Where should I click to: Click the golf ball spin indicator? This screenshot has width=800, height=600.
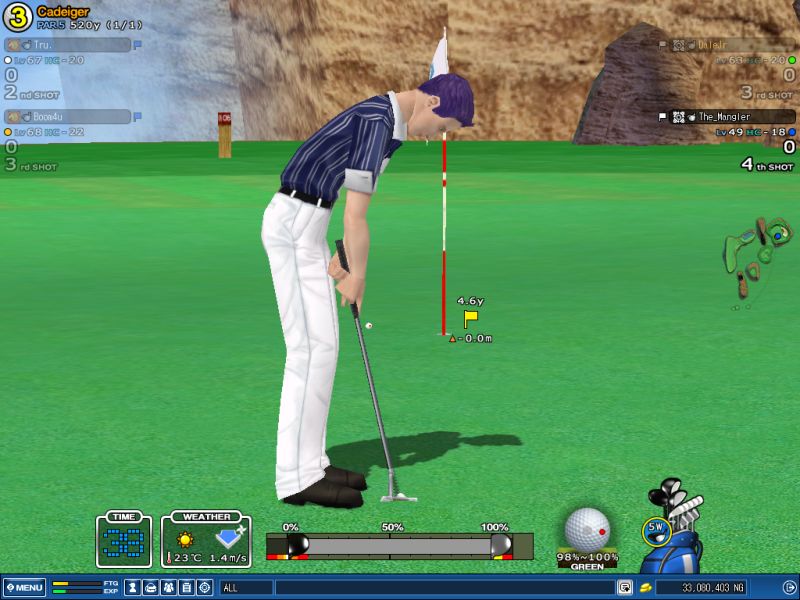point(587,528)
